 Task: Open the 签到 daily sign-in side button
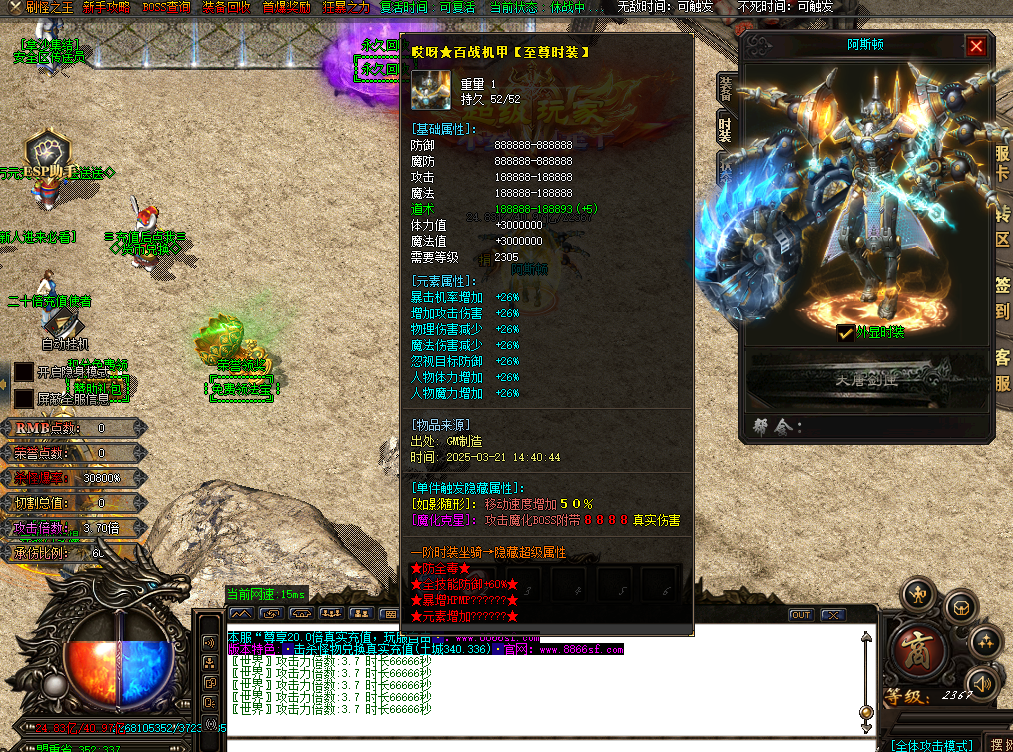[1002, 297]
